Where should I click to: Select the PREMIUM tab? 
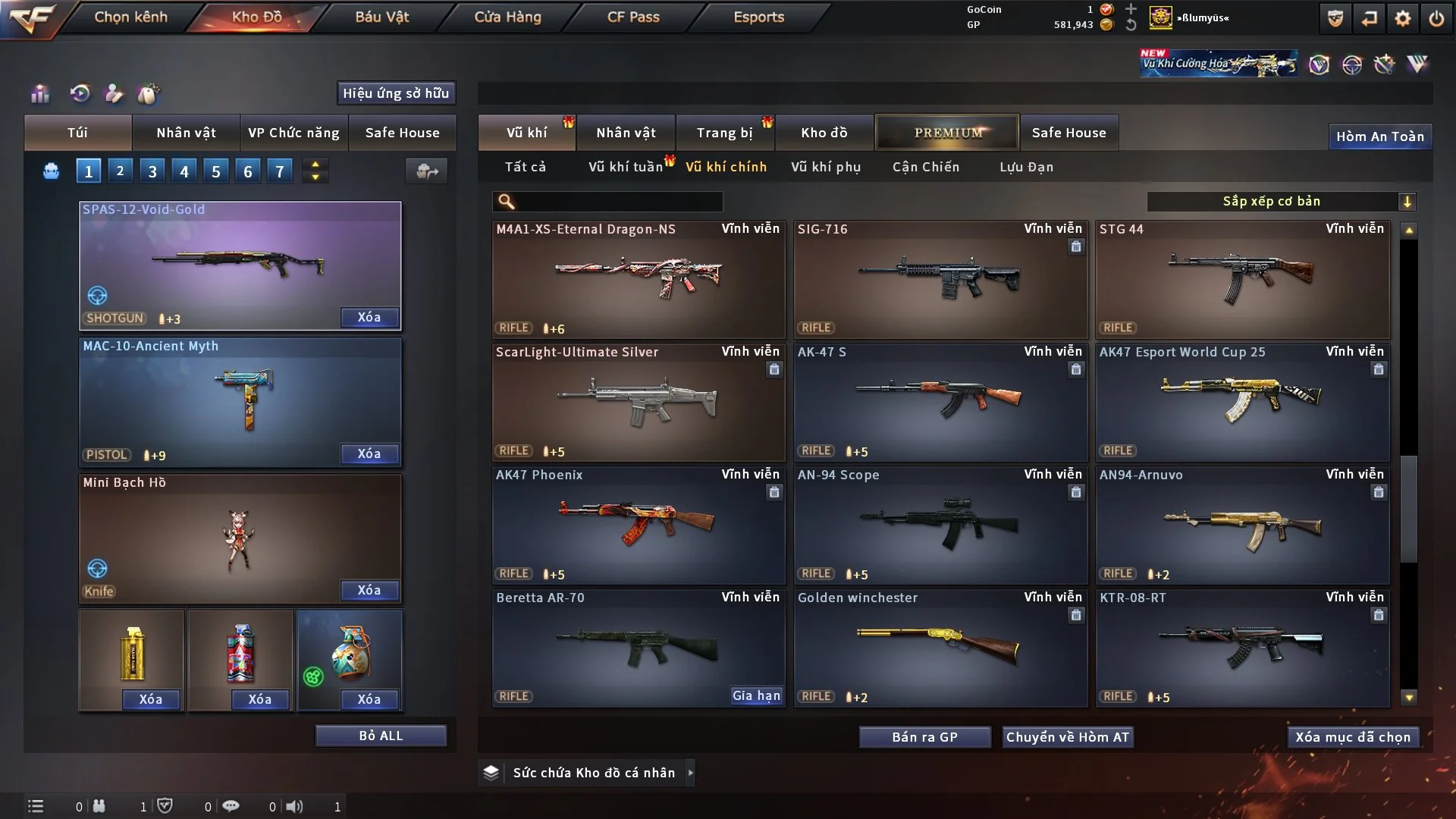pyautogui.click(x=947, y=133)
